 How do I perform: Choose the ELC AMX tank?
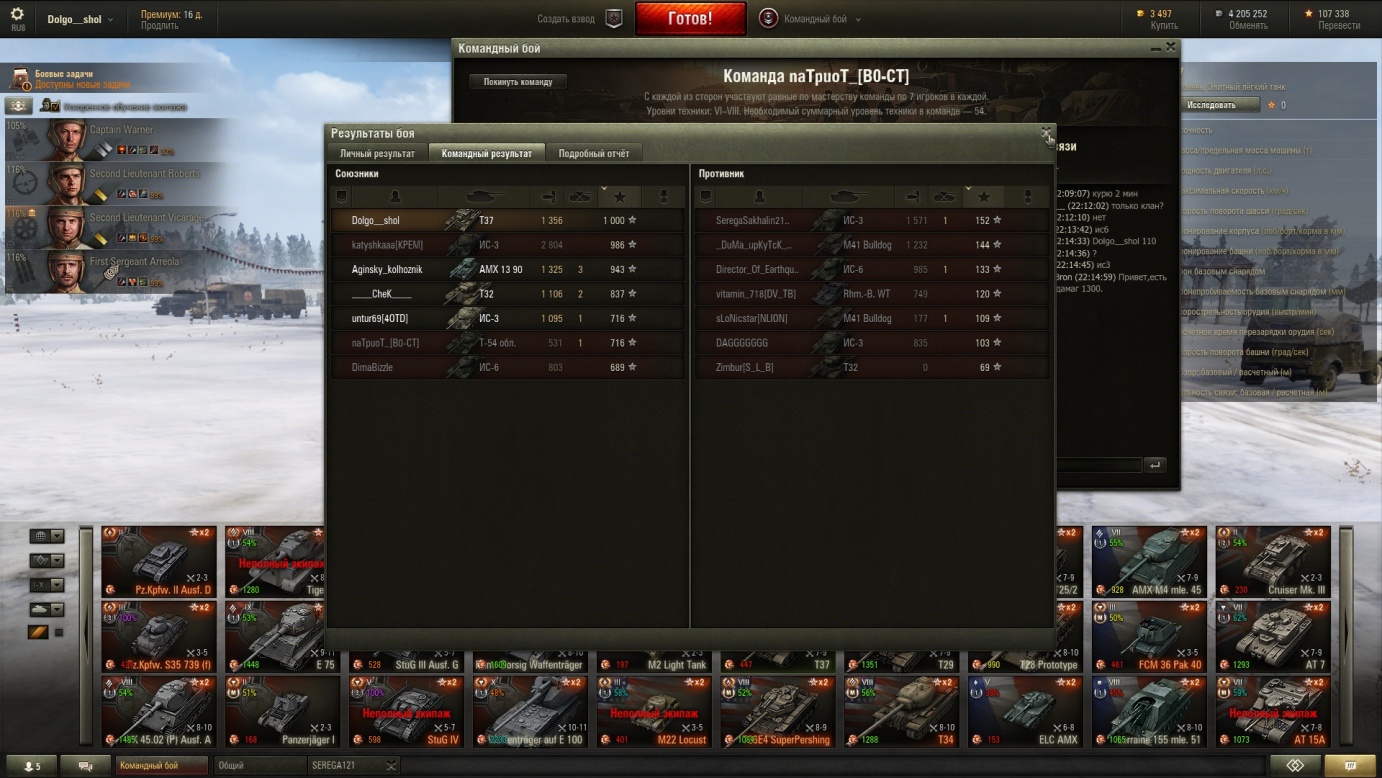(1025, 710)
